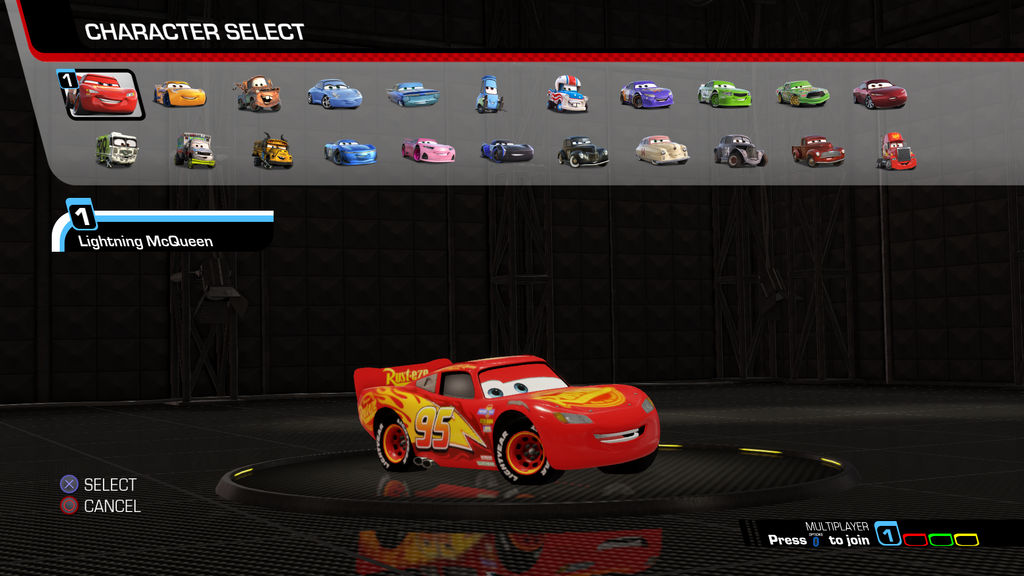
Task: Select Sally the light blue Porsche
Action: tap(334, 94)
